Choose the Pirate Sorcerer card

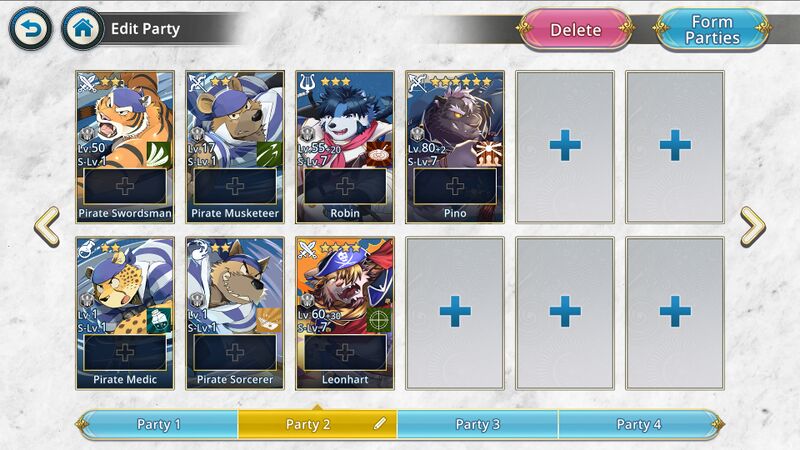pyautogui.click(x=235, y=312)
